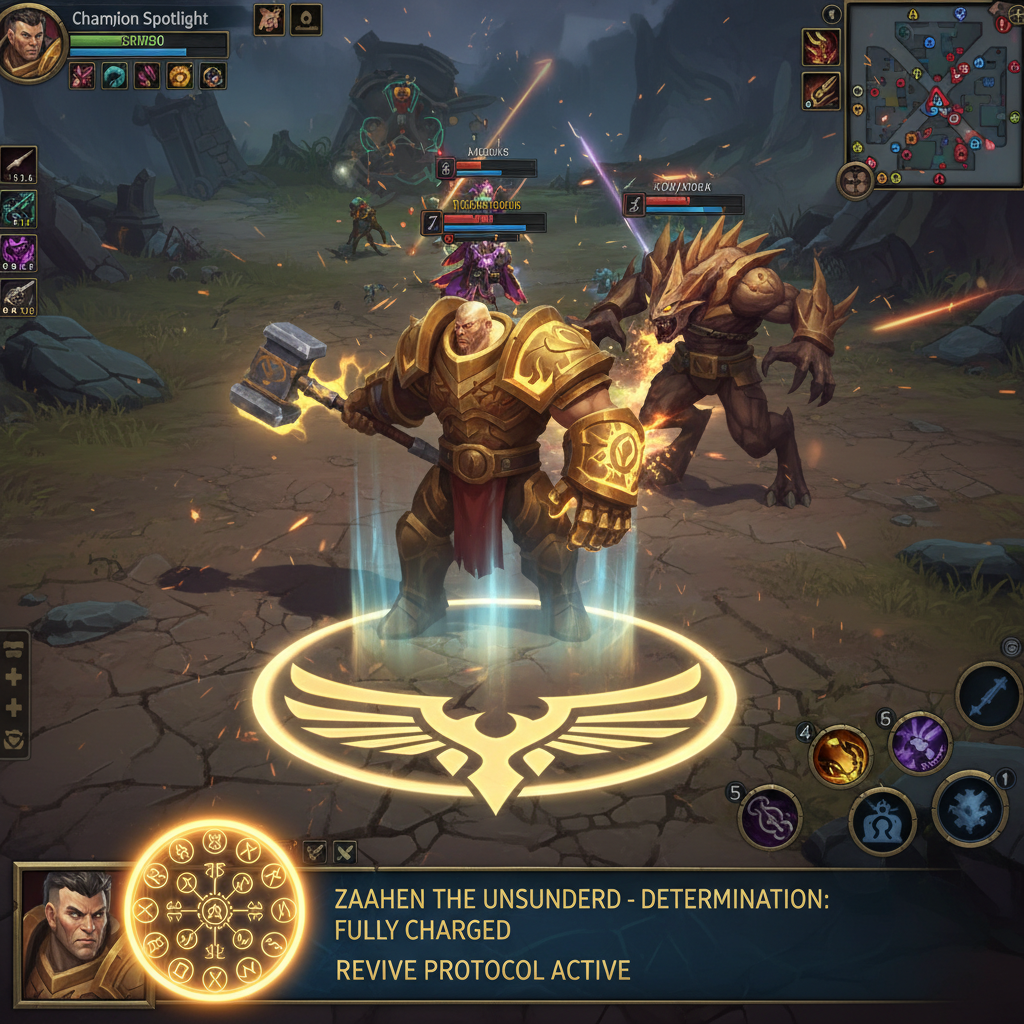Use the blue sword basic attack button
This screenshot has height=1024, width=1024.
point(988,695)
